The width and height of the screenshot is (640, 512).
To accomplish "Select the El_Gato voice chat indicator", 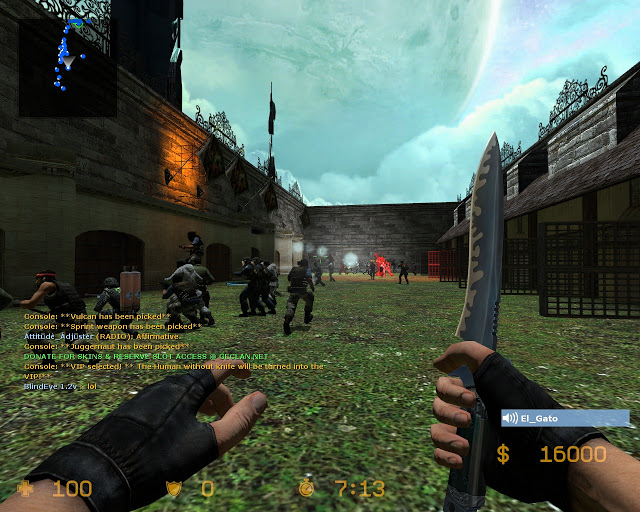I will click(565, 418).
